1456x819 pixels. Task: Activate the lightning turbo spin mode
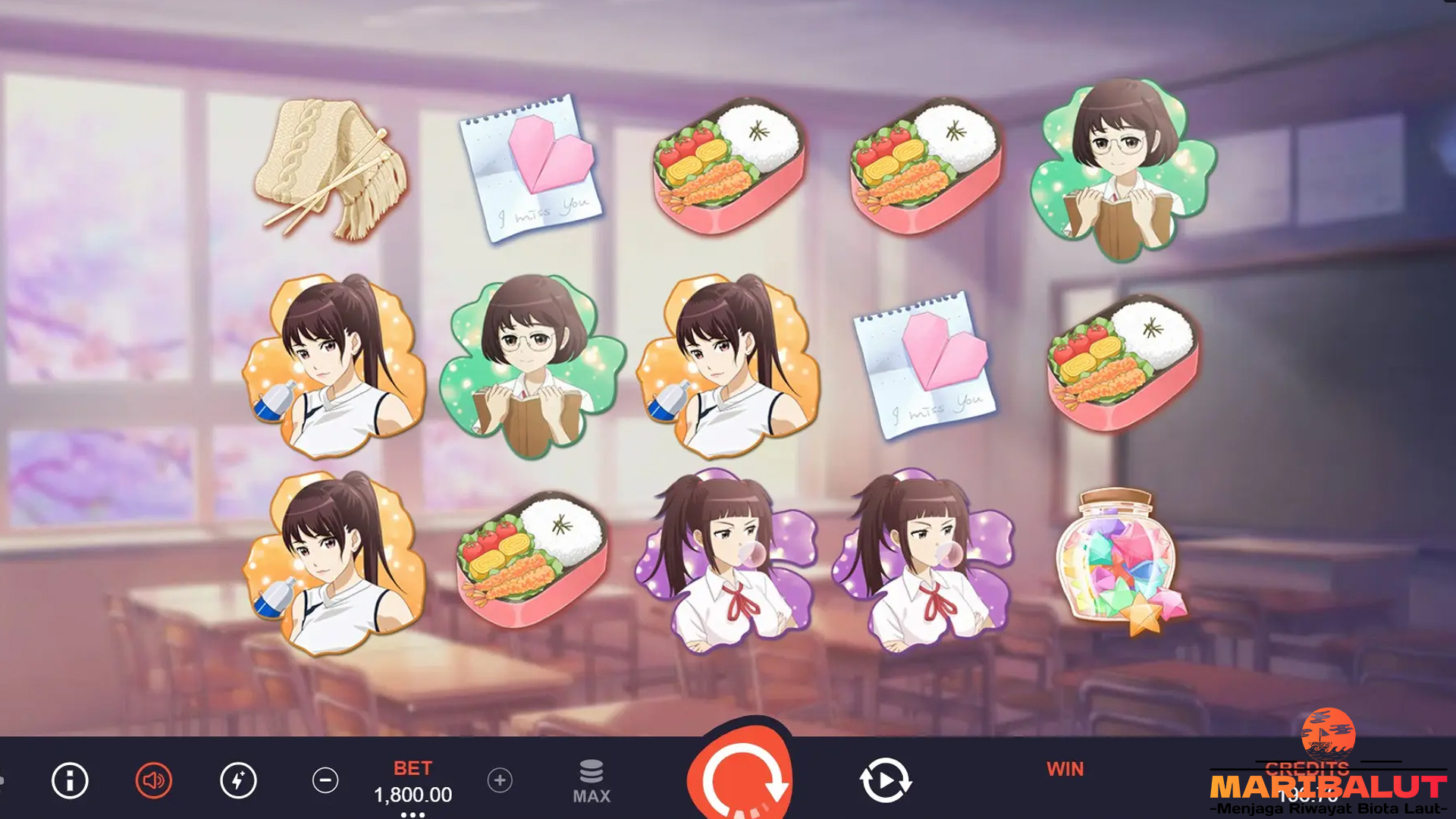[x=238, y=780]
